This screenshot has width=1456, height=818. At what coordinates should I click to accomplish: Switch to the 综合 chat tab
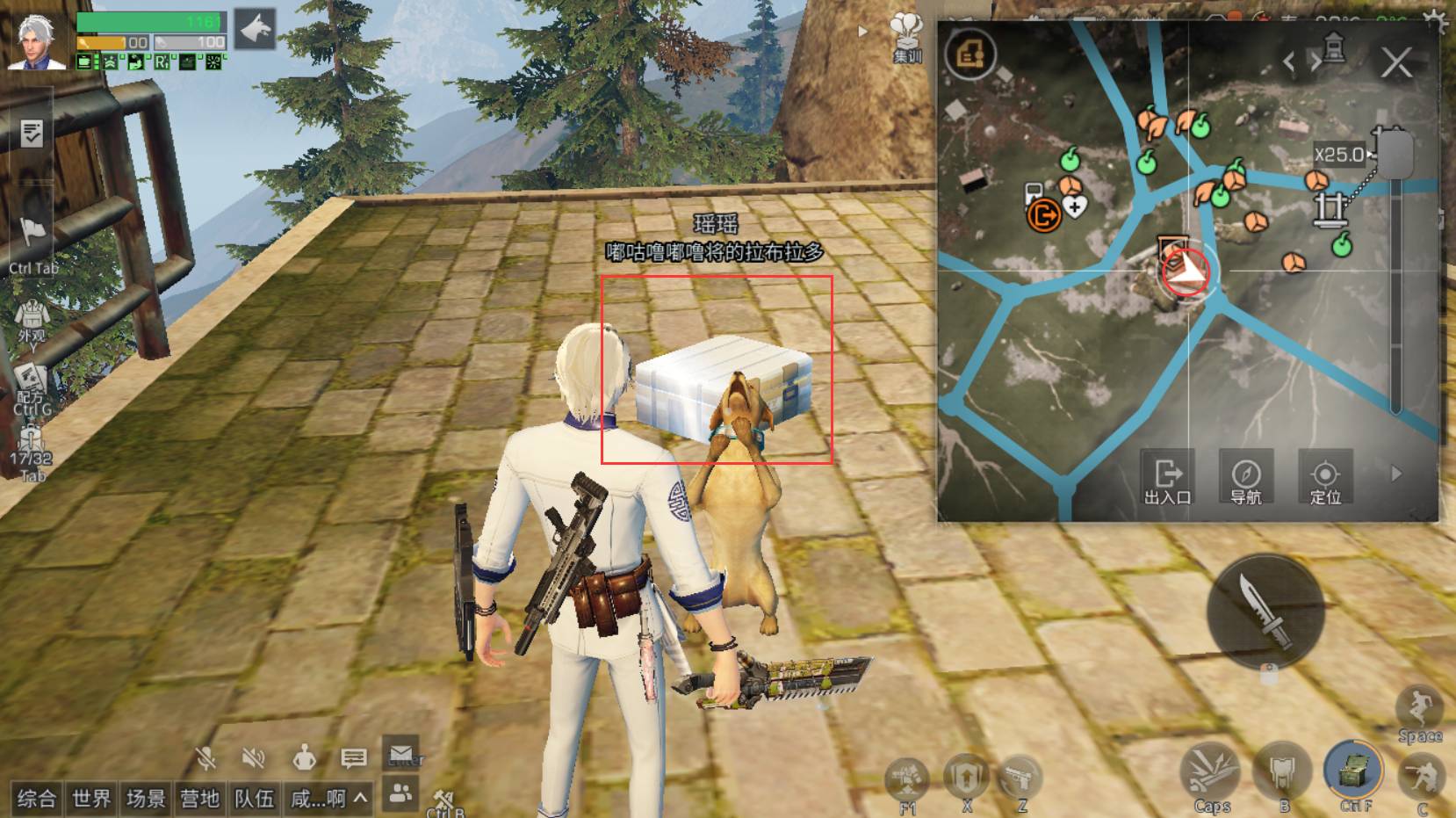coord(37,798)
